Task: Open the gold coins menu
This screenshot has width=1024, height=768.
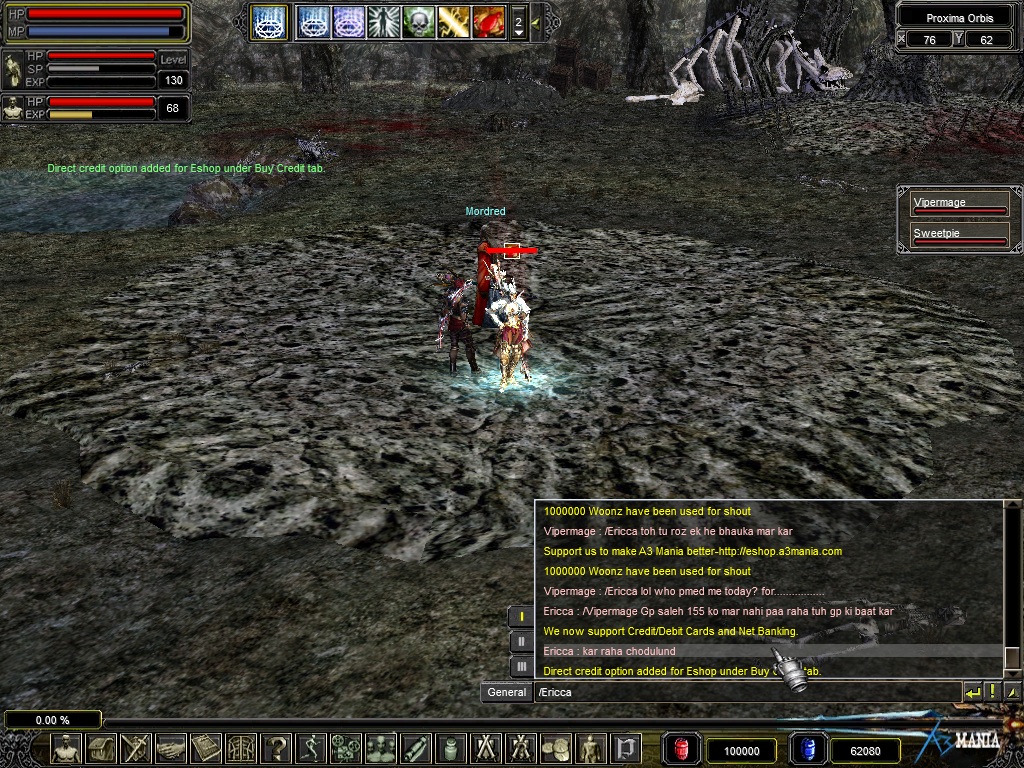Action: [556, 748]
